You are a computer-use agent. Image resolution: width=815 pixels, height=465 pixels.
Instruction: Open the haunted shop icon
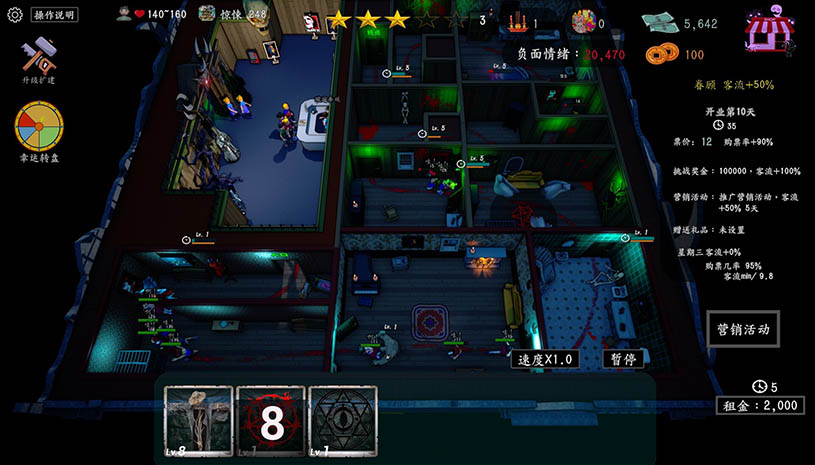pos(767,31)
